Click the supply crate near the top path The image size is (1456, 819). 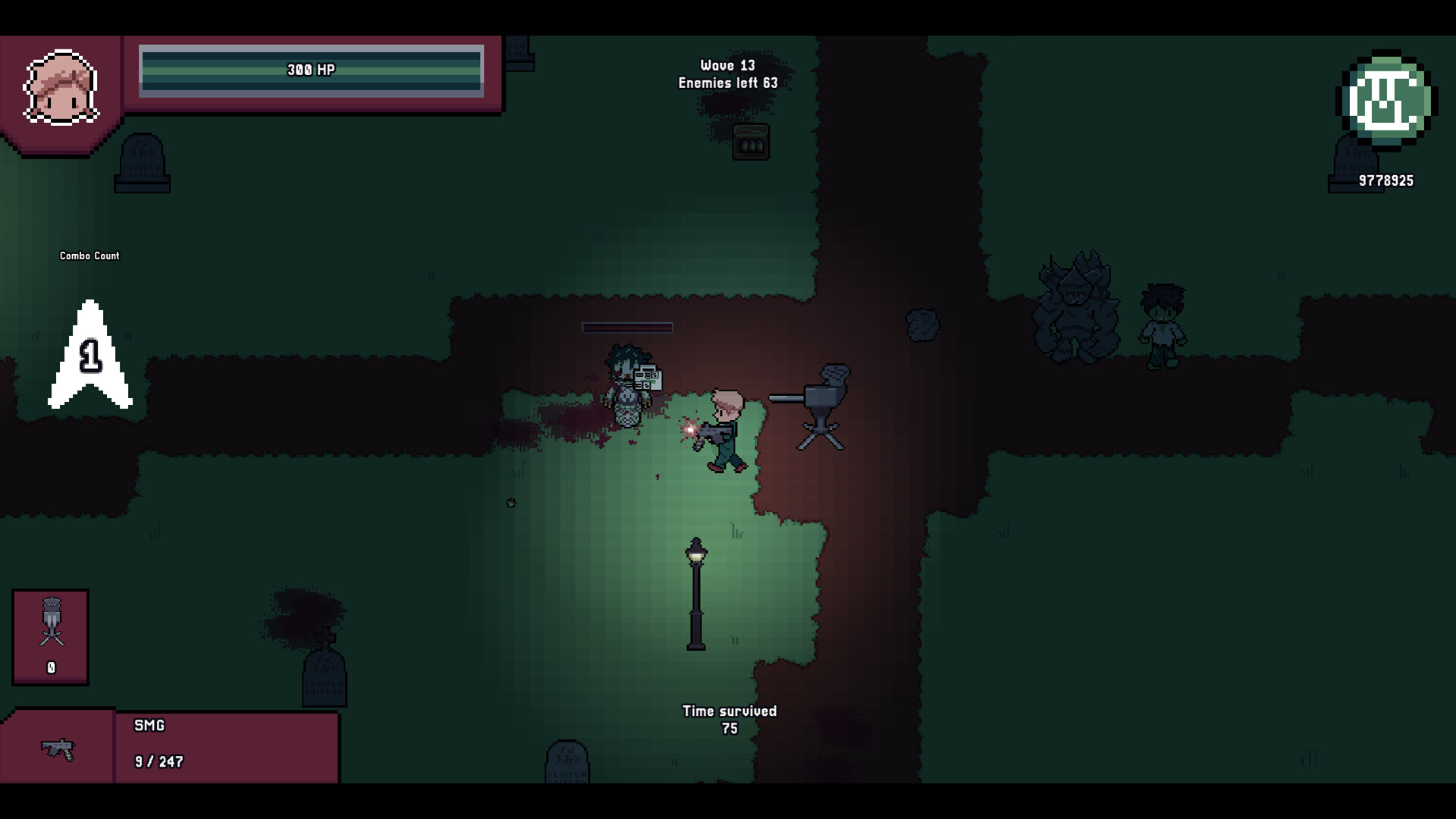752,143
